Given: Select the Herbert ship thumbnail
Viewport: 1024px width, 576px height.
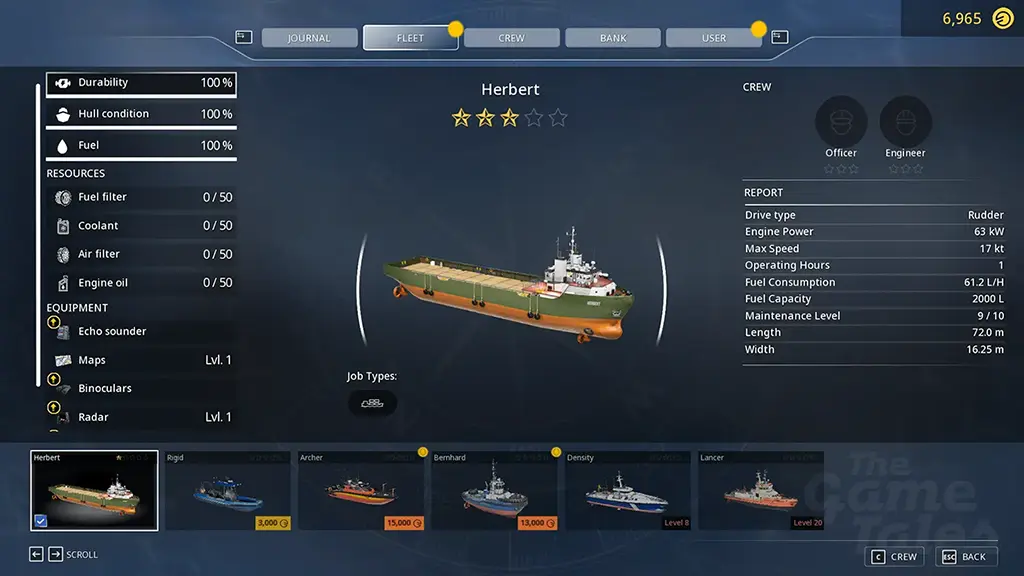Looking at the screenshot, I should coord(94,491).
